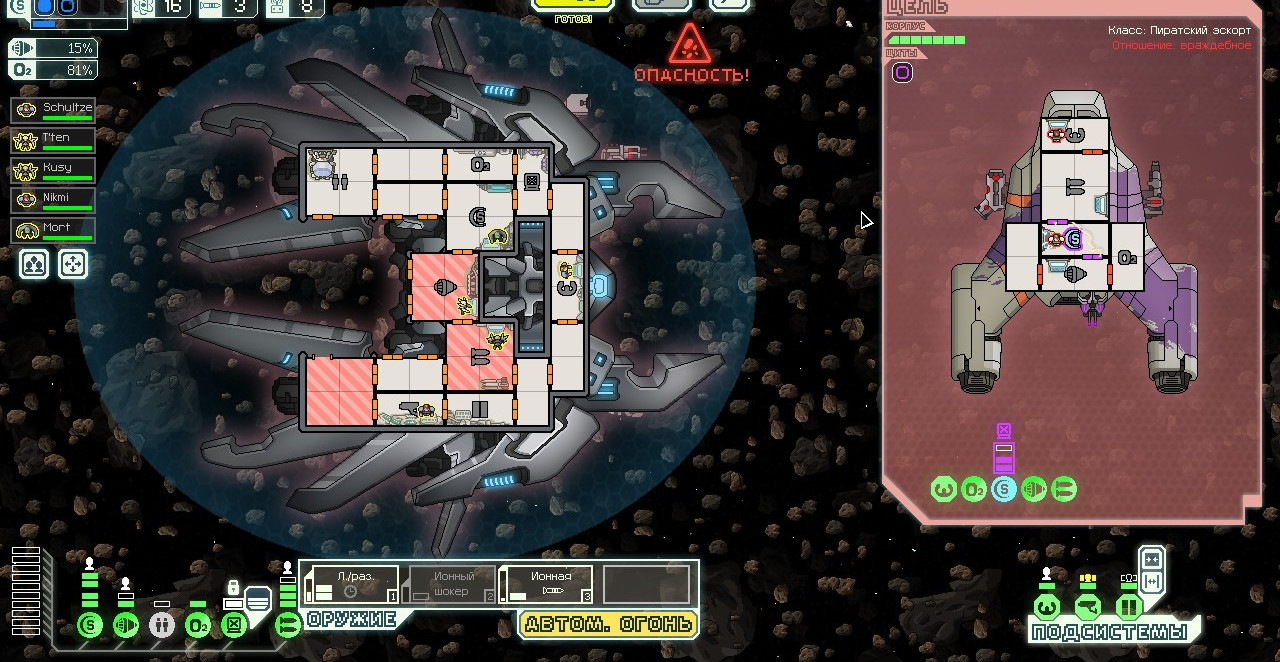This screenshot has width=1280, height=662.
Task: Return crew to their saved stations
Action: tap(73, 264)
